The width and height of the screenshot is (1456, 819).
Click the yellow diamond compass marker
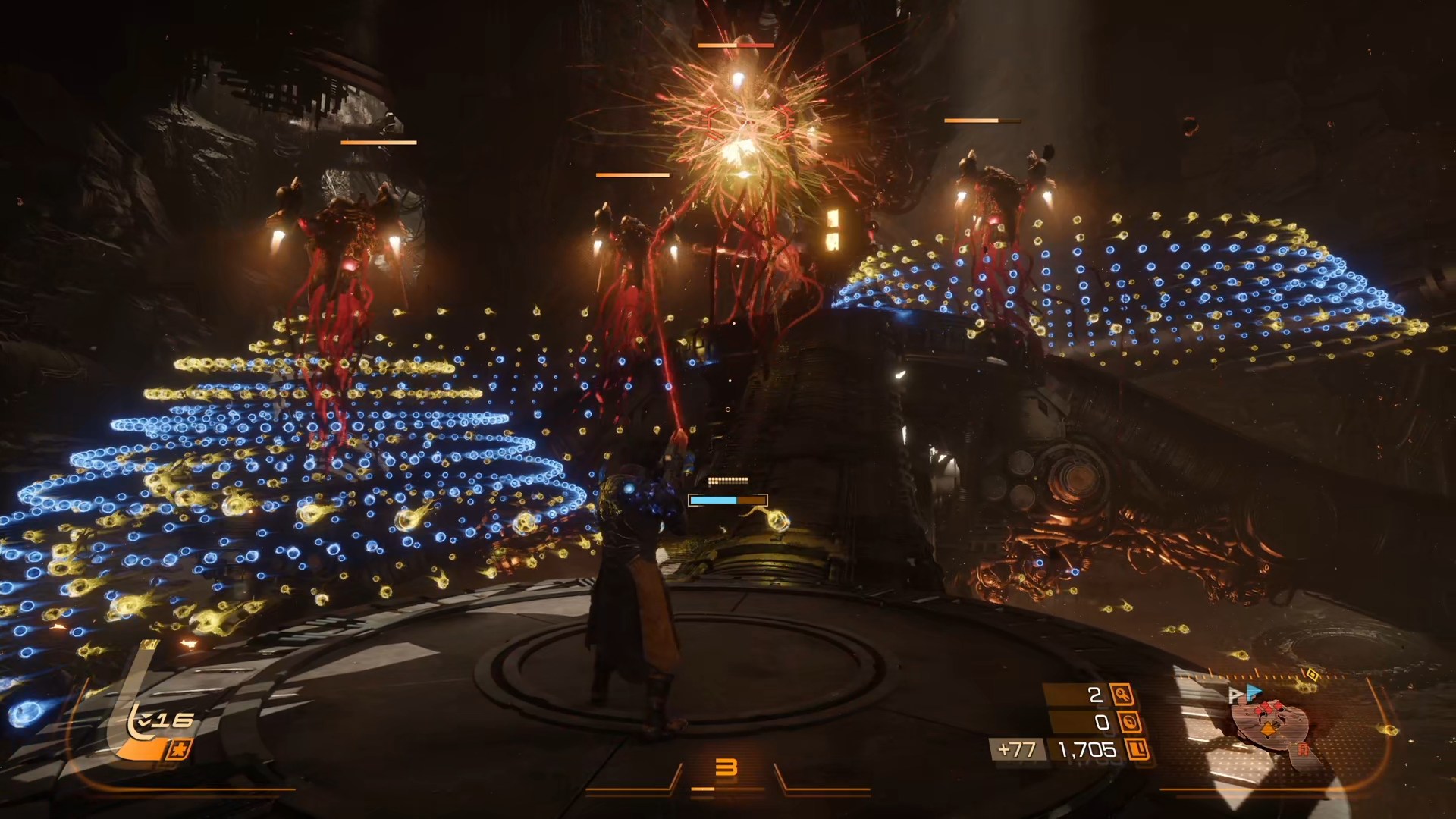click(1313, 674)
